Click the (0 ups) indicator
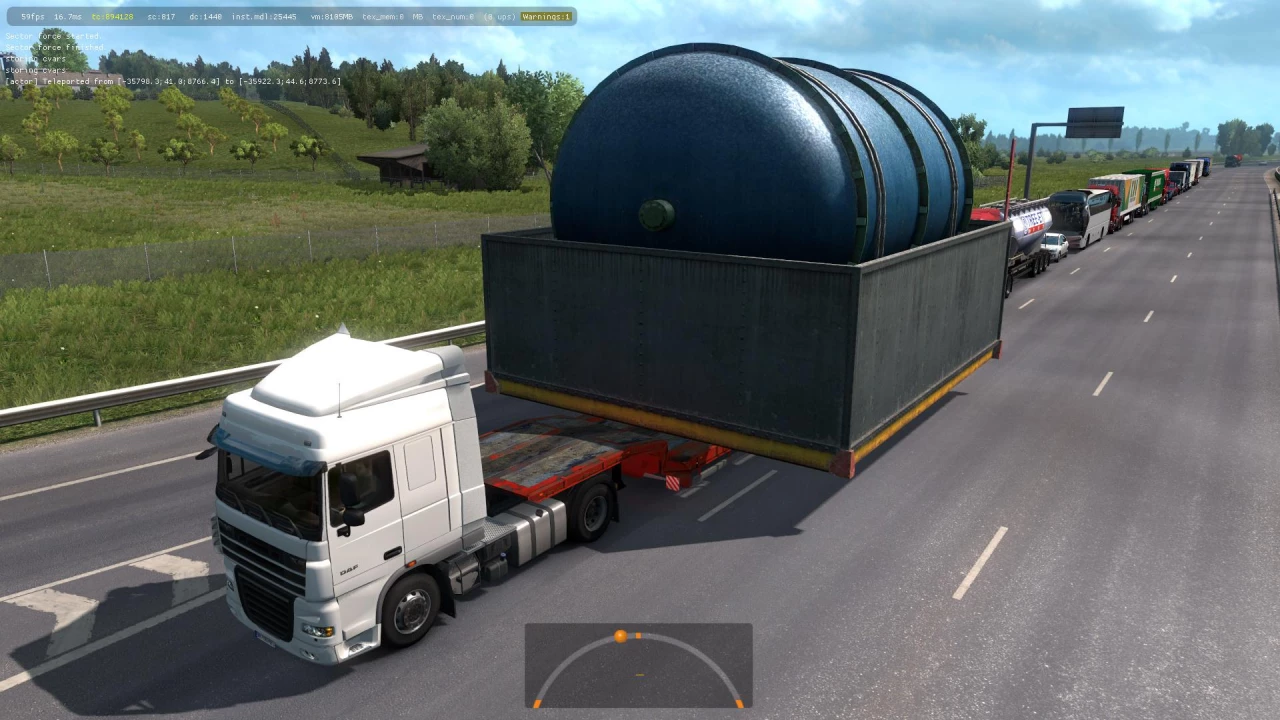 pos(499,17)
